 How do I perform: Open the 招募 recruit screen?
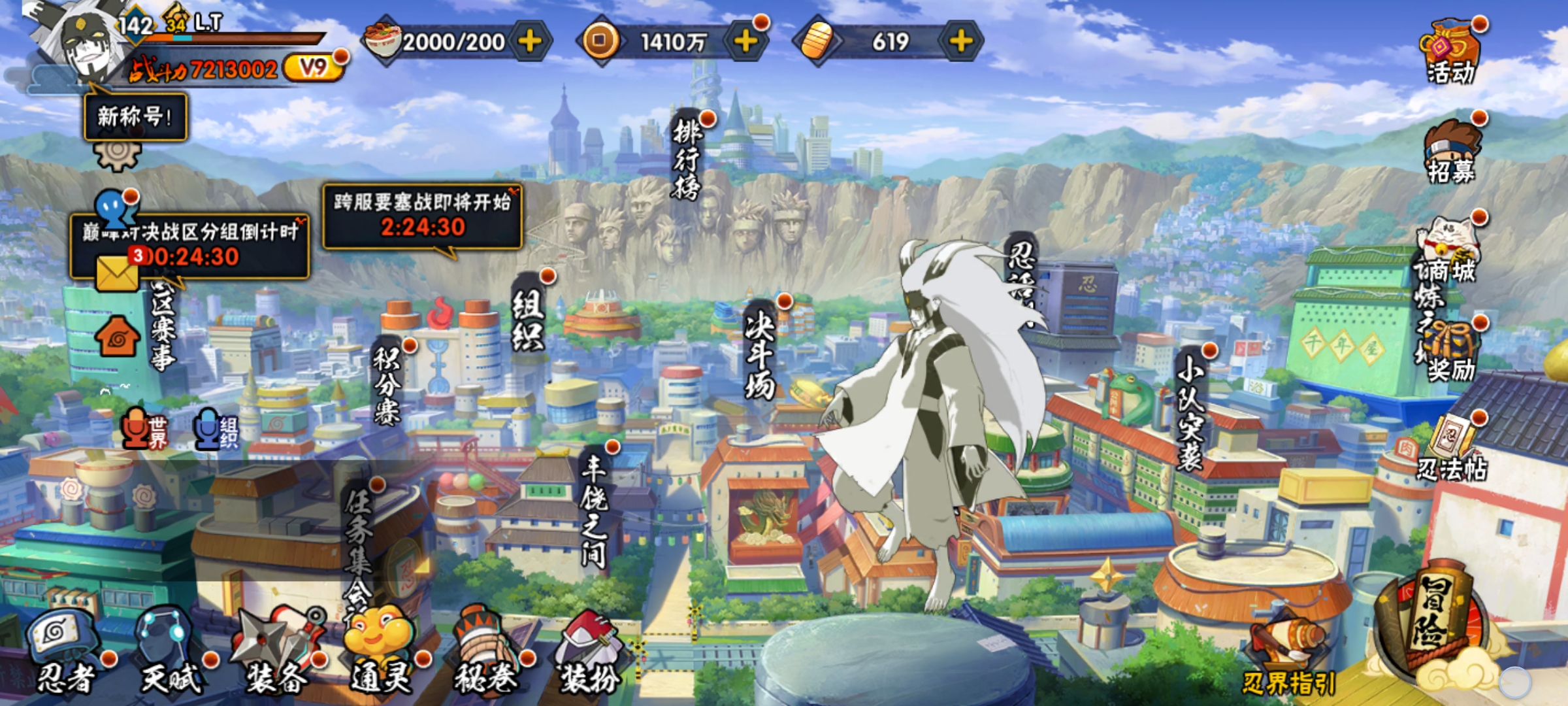[1450, 152]
